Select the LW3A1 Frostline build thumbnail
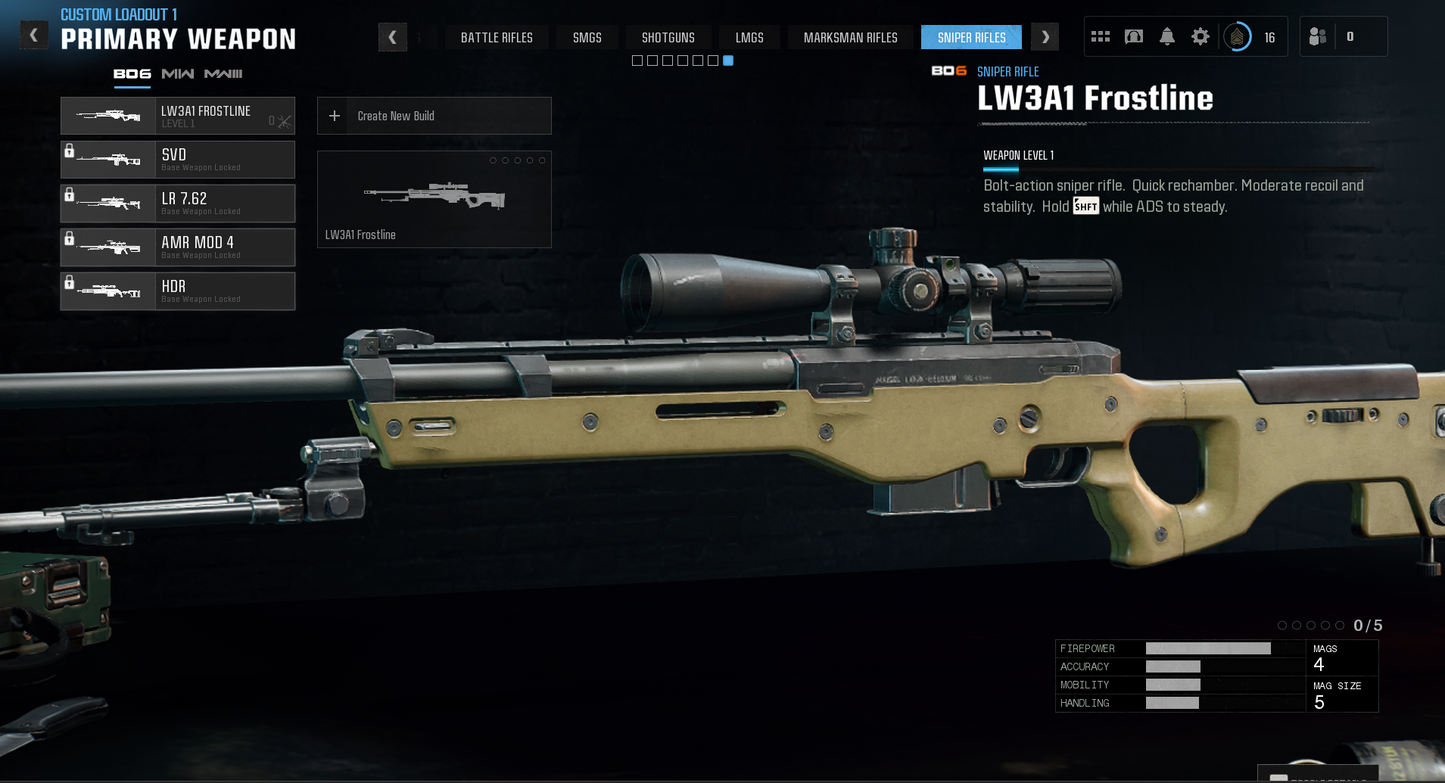This screenshot has height=783, width=1445. tap(433, 199)
